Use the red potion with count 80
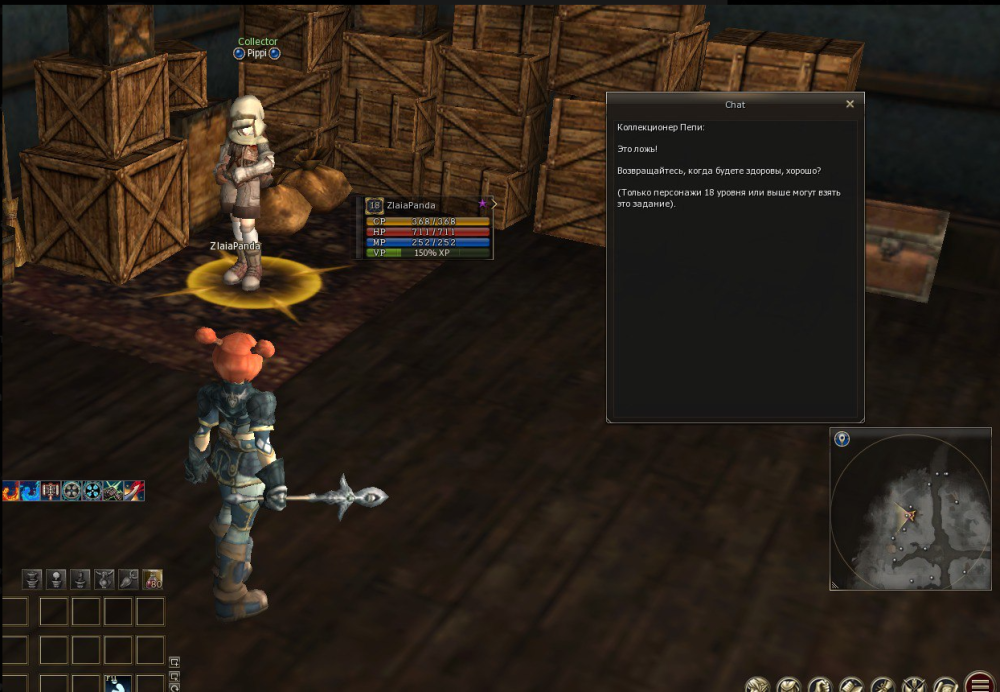The image size is (1000, 692). [x=152, y=579]
